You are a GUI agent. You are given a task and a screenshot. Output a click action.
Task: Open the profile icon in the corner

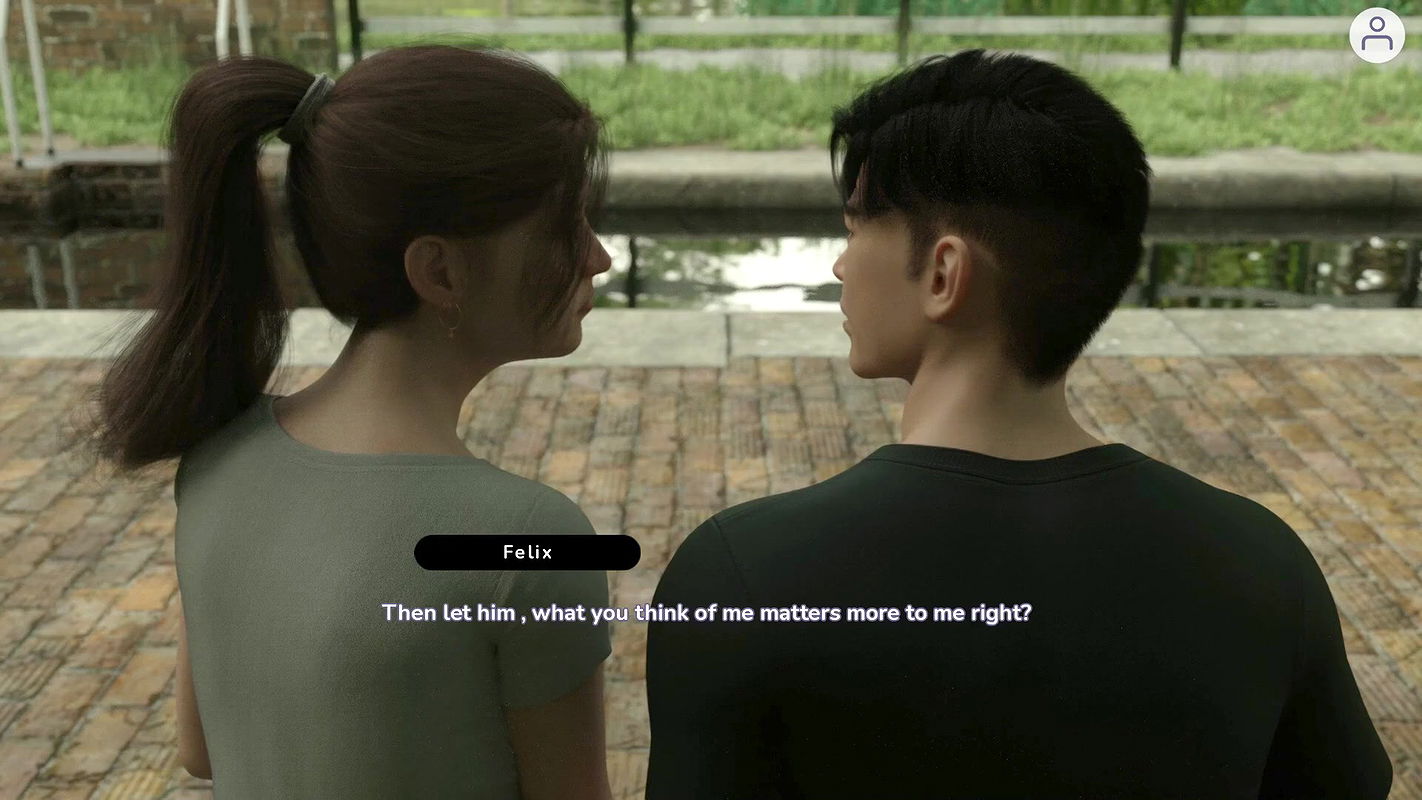pyautogui.click(x=1376, y=35)
